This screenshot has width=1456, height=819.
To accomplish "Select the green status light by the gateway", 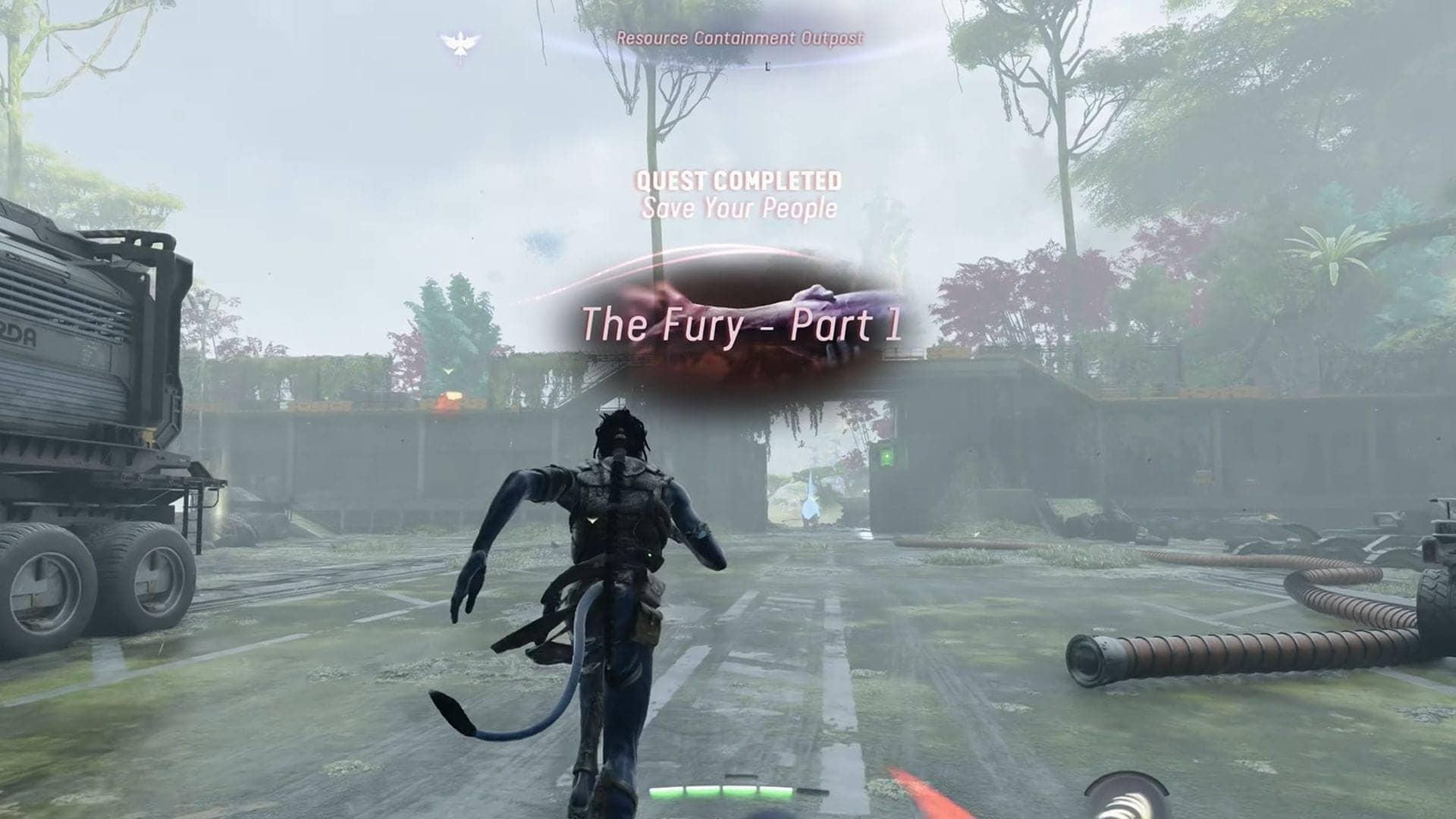I will pyautogui.click(x=885, y=455).
